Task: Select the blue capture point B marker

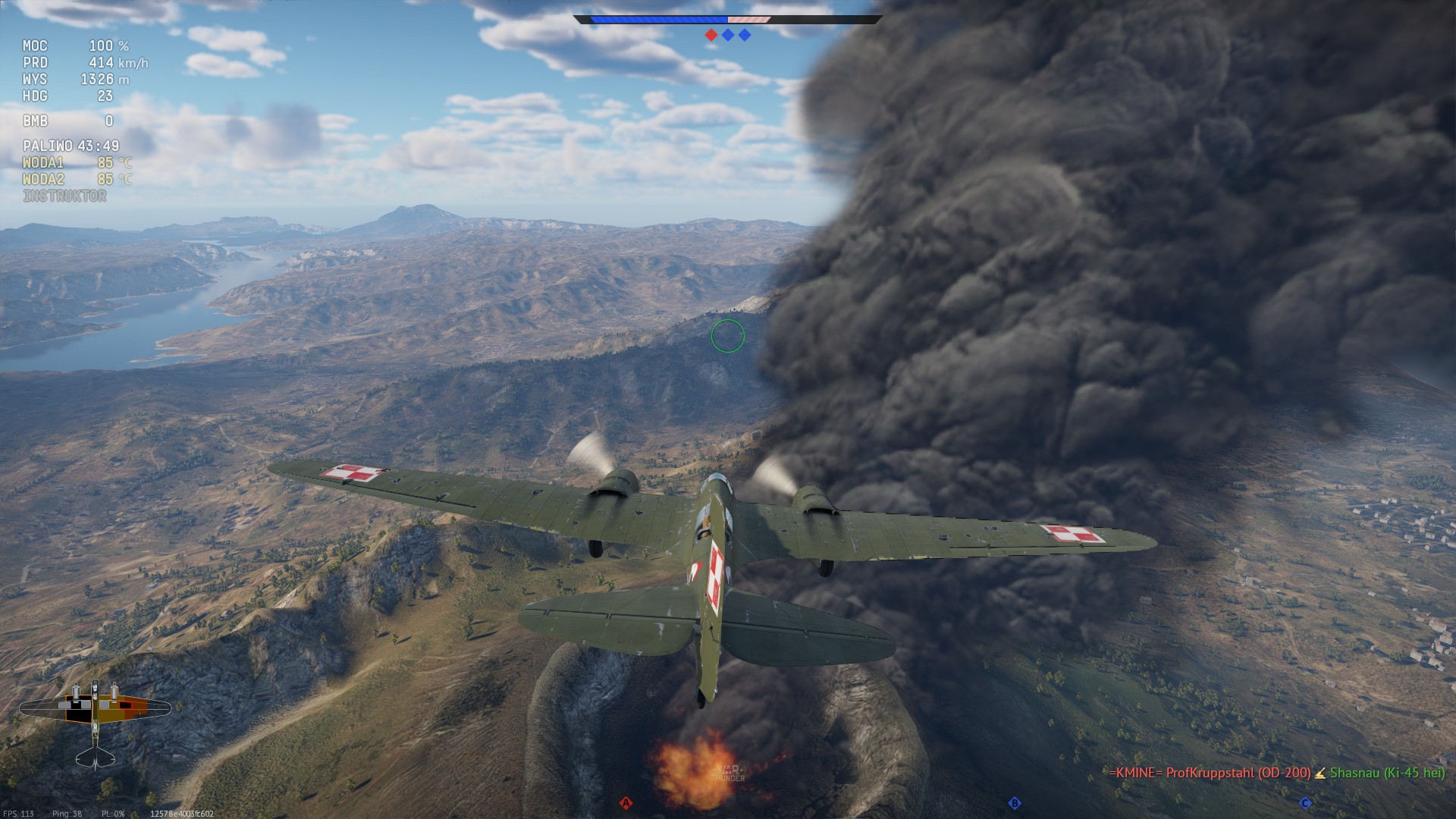Action: click(1014, 803)
